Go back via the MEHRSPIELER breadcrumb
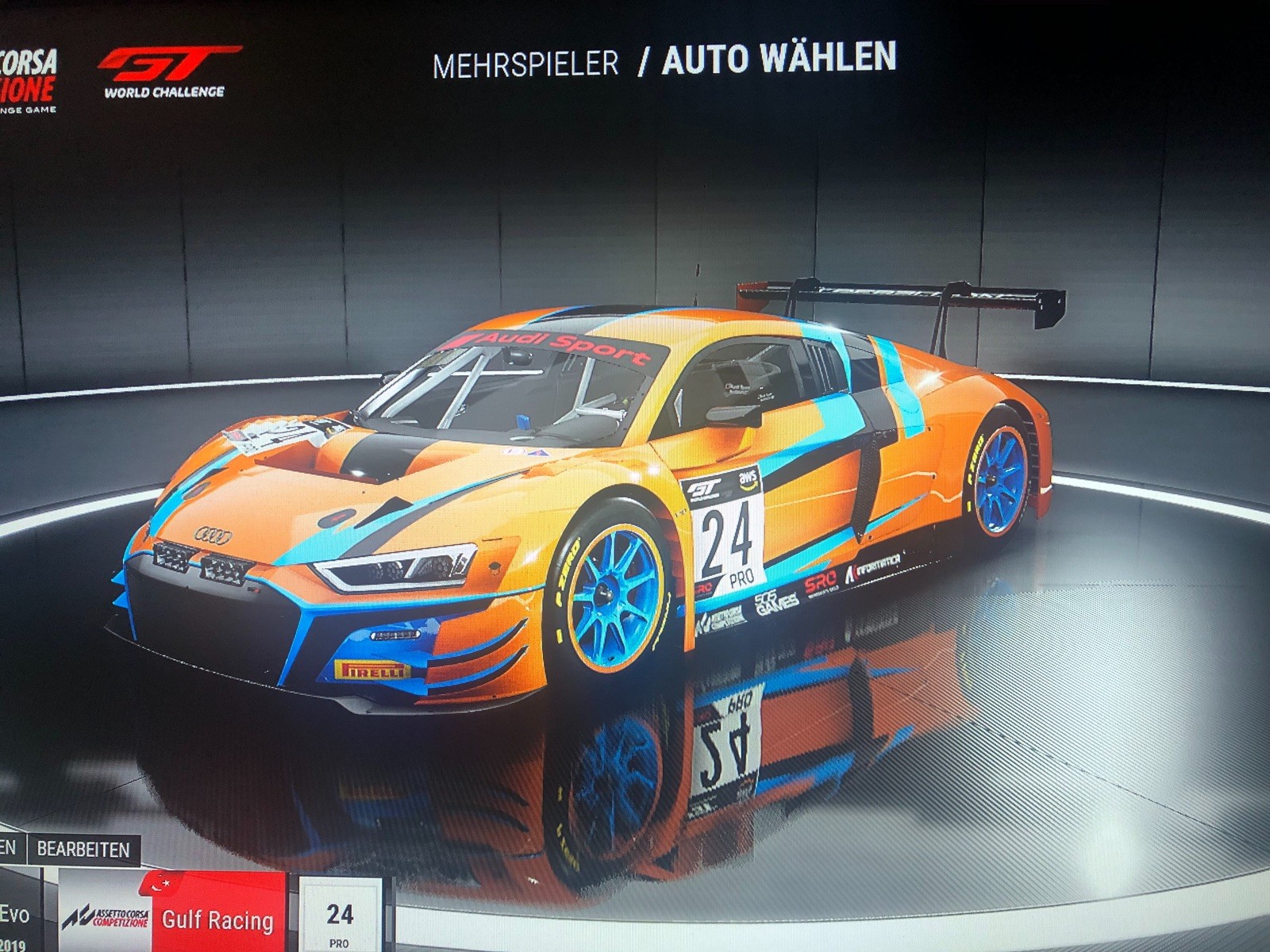Image resolution: width=1270 pixels, height=952 pixels. 525,65
